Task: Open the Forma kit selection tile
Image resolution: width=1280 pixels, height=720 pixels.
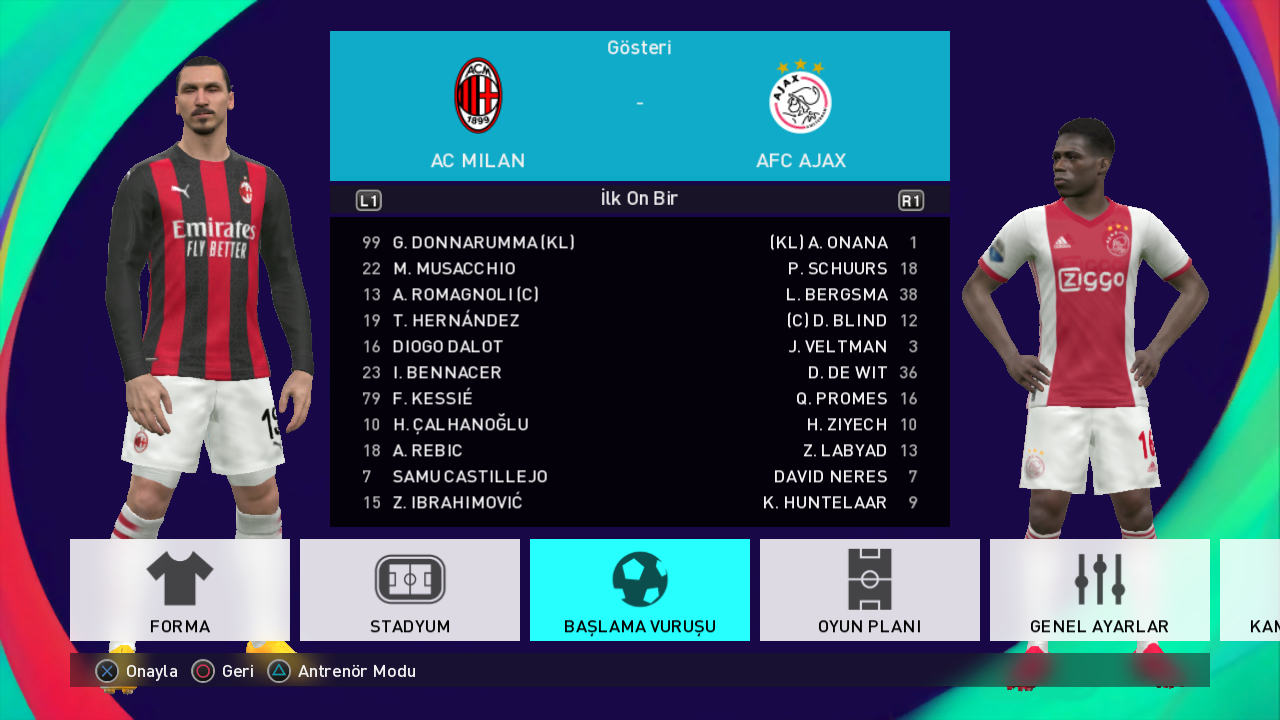Action: [180, 590]
